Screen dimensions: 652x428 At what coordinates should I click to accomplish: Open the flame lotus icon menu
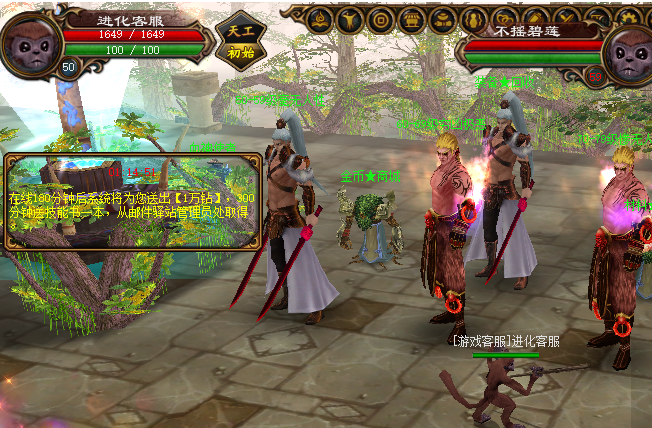320,19
